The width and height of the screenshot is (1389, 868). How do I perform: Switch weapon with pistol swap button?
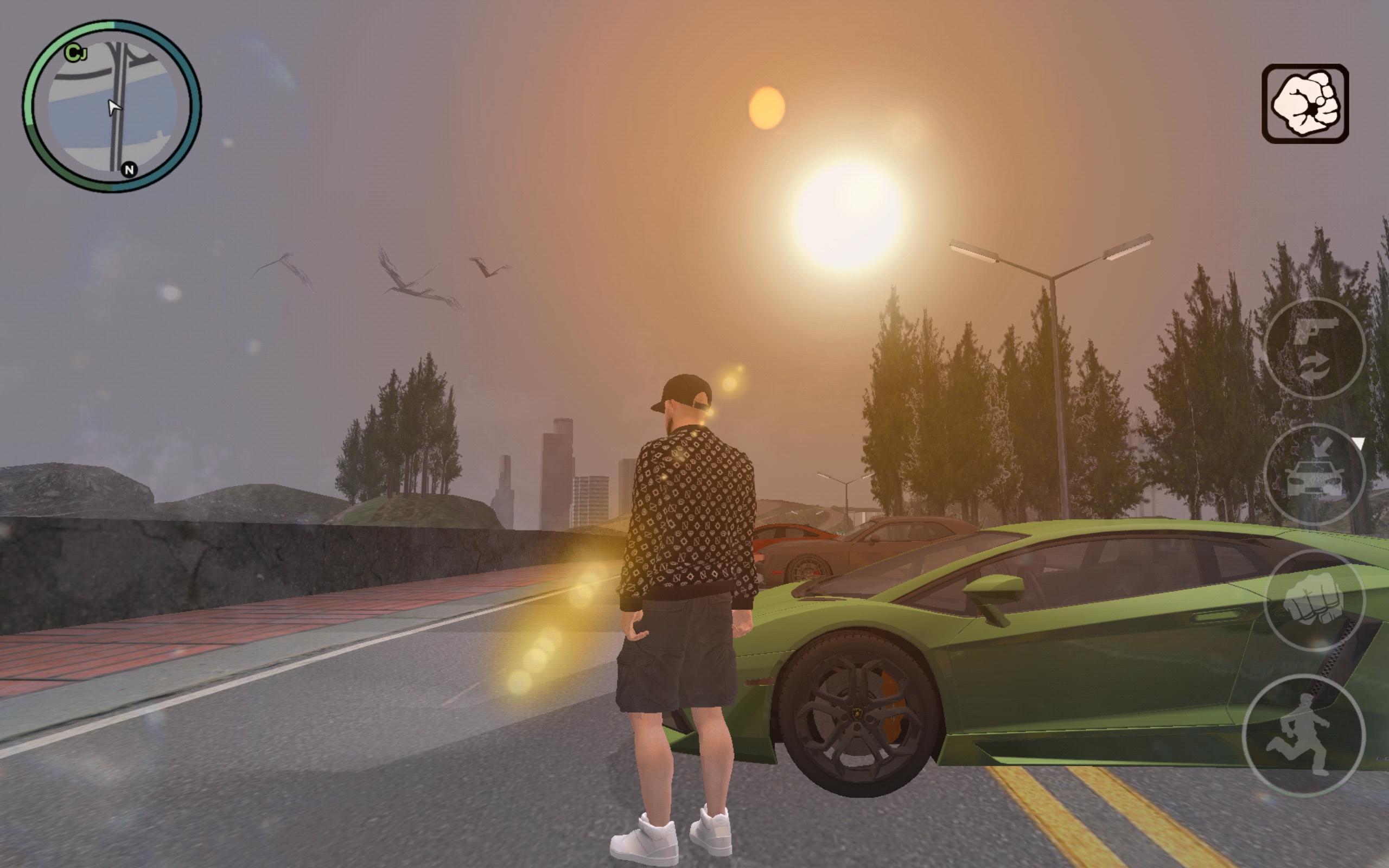pyautogui.click(x=1314, y=348)
